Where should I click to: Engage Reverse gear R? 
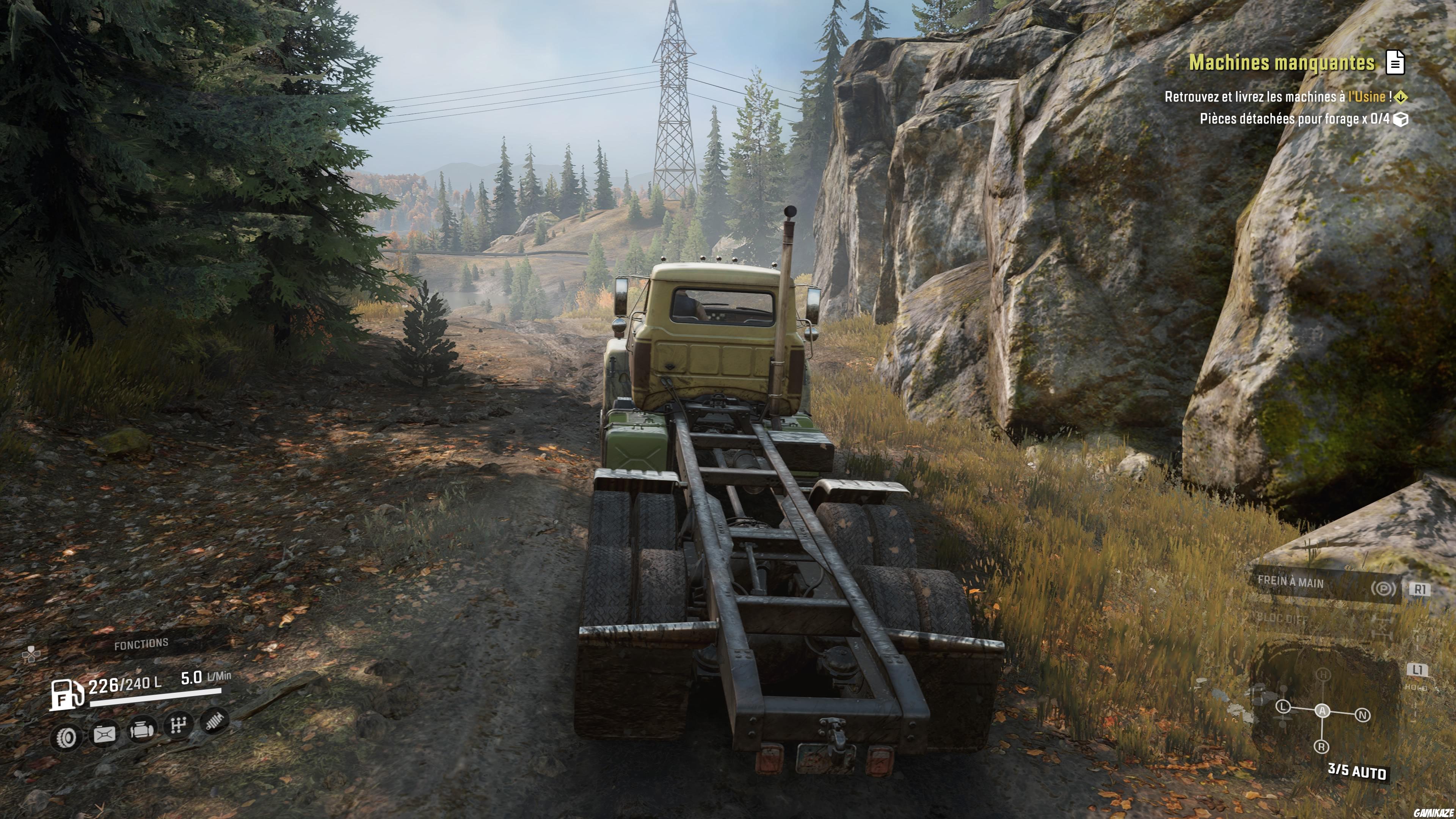pos(1321,747)
